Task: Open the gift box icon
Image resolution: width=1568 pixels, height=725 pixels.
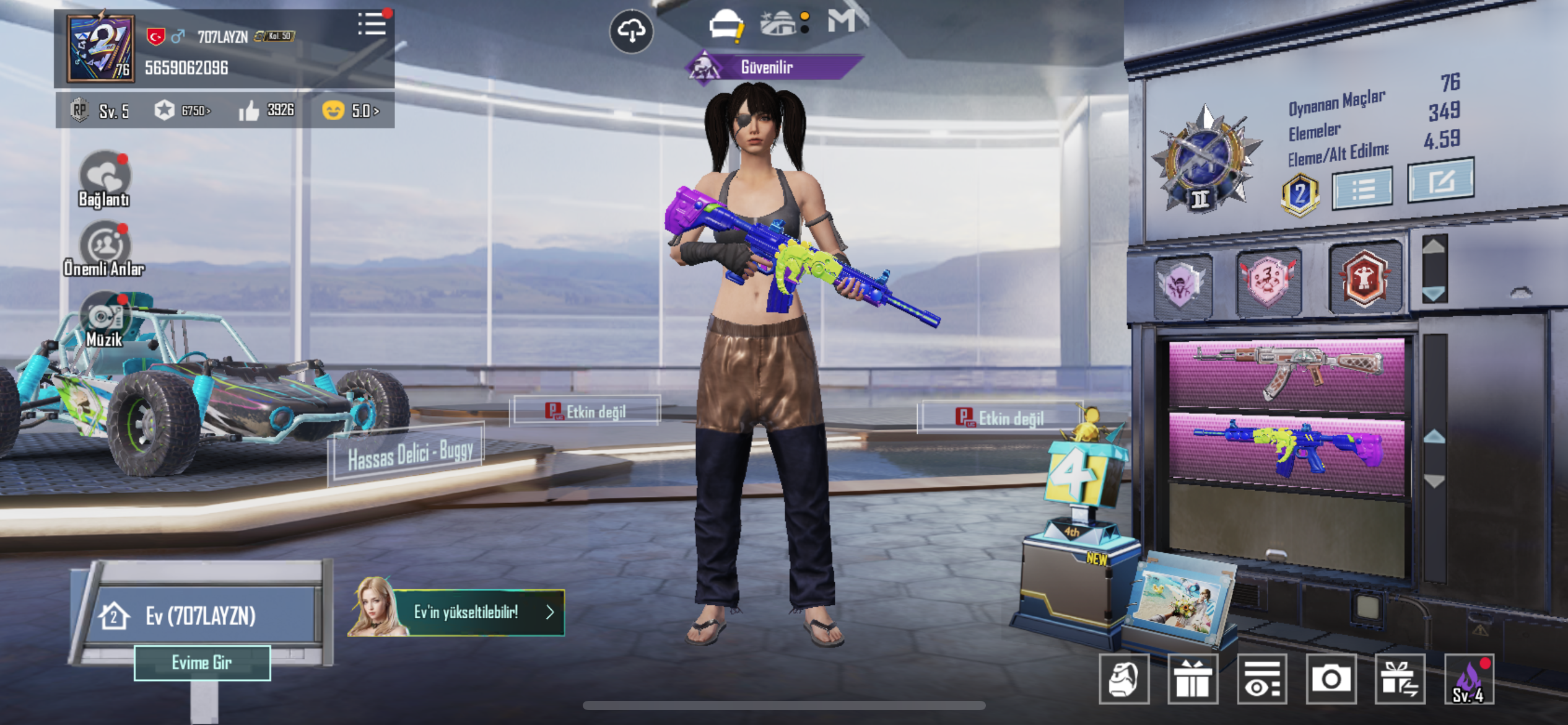Action: point(1193,679)
